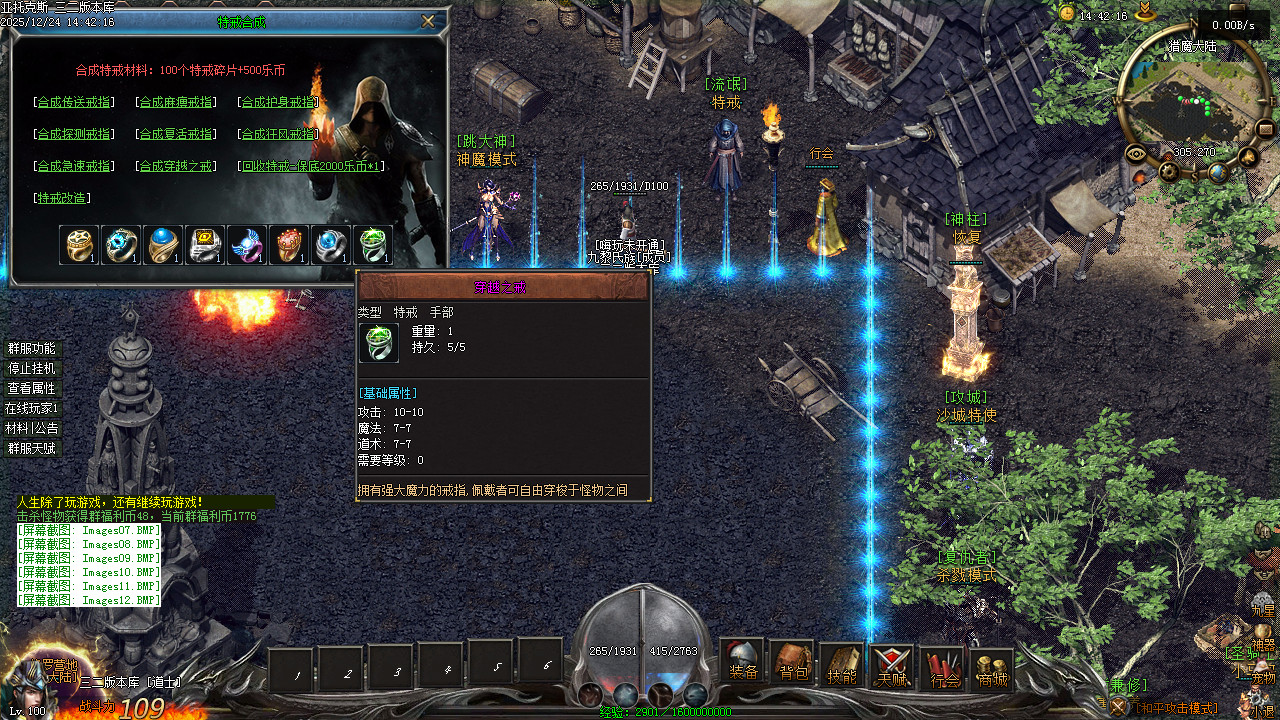Select the 合成麻痹戒指 option

point(176,102)
